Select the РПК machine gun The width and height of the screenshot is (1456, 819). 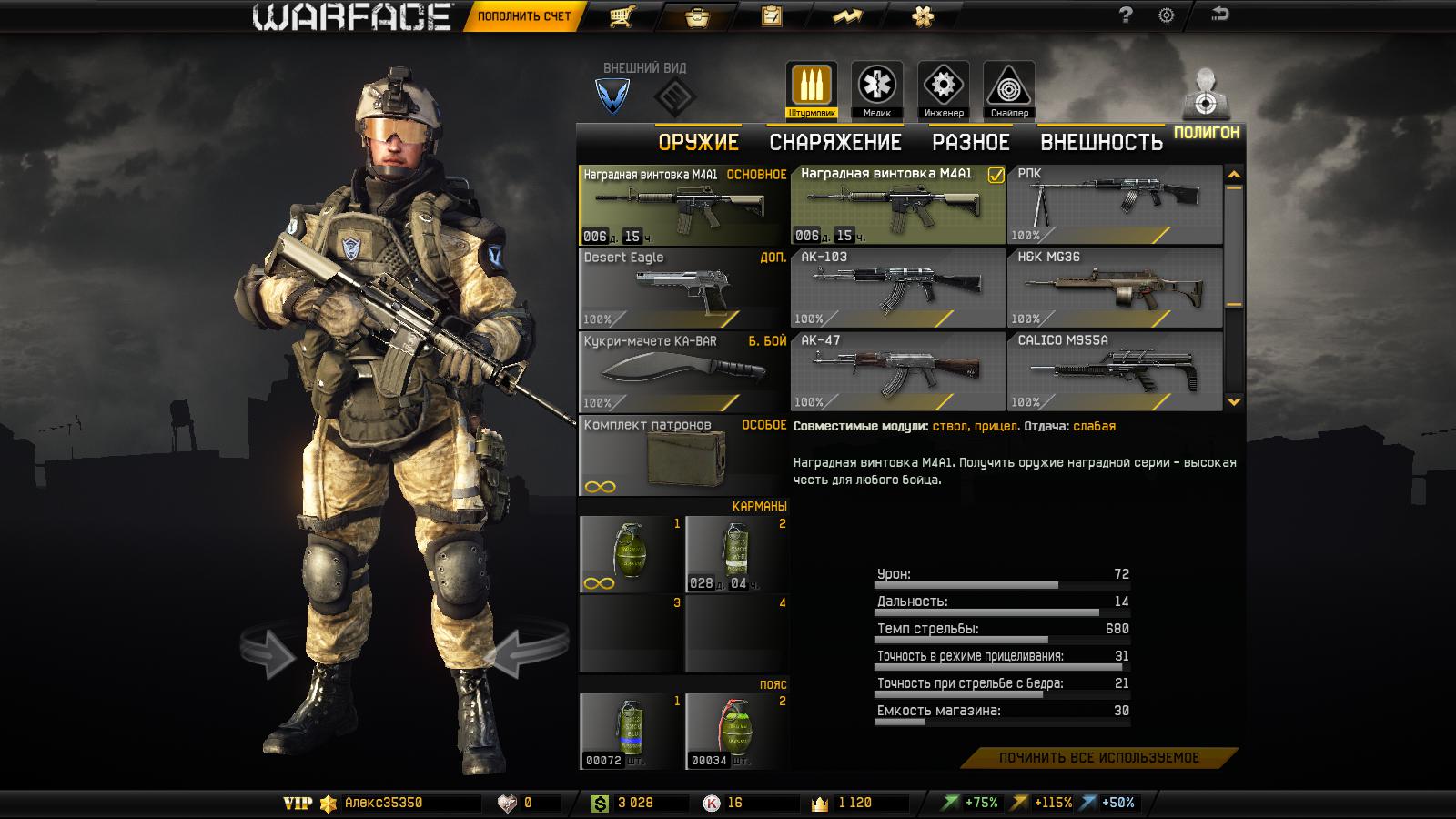tap(1115, 205)
